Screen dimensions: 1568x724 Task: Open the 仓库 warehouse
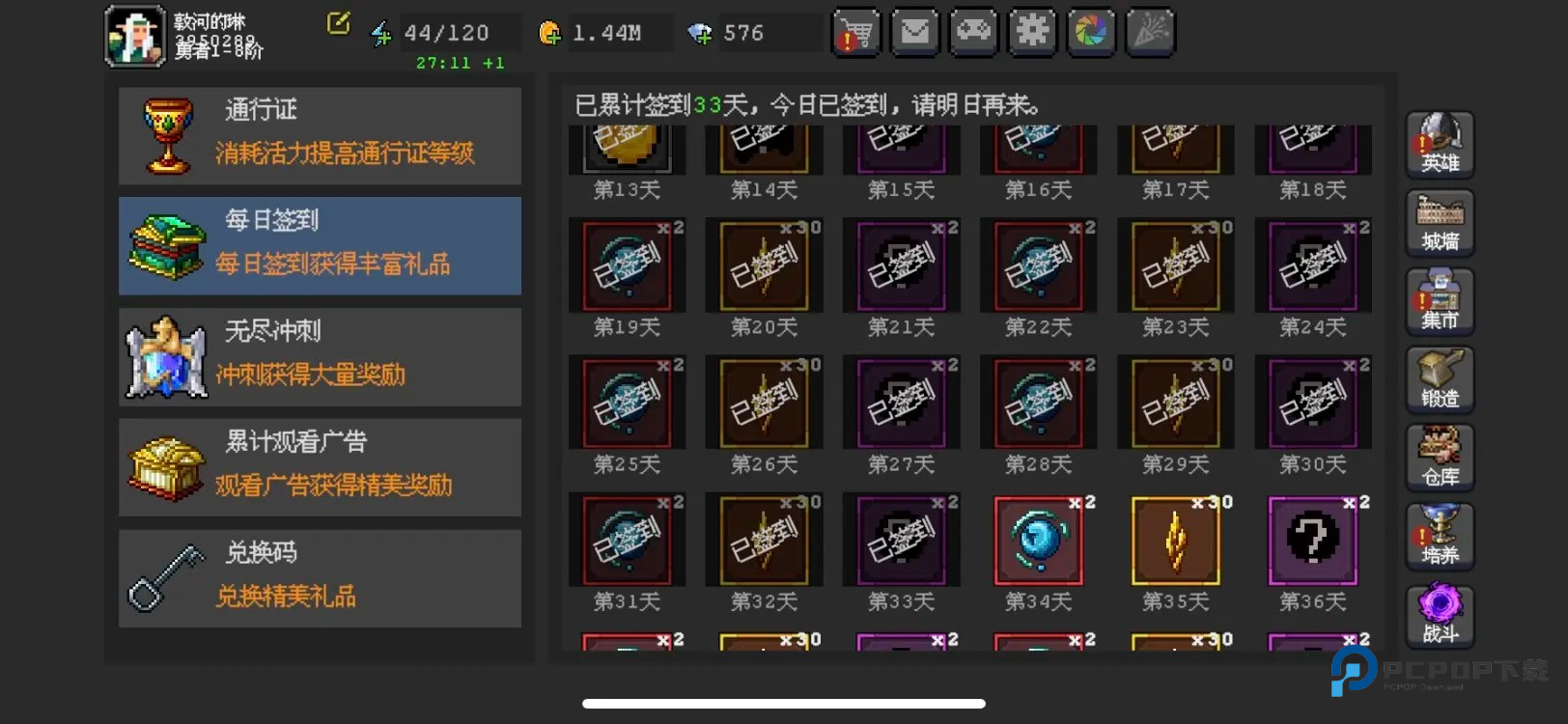tap(1440, 458)
